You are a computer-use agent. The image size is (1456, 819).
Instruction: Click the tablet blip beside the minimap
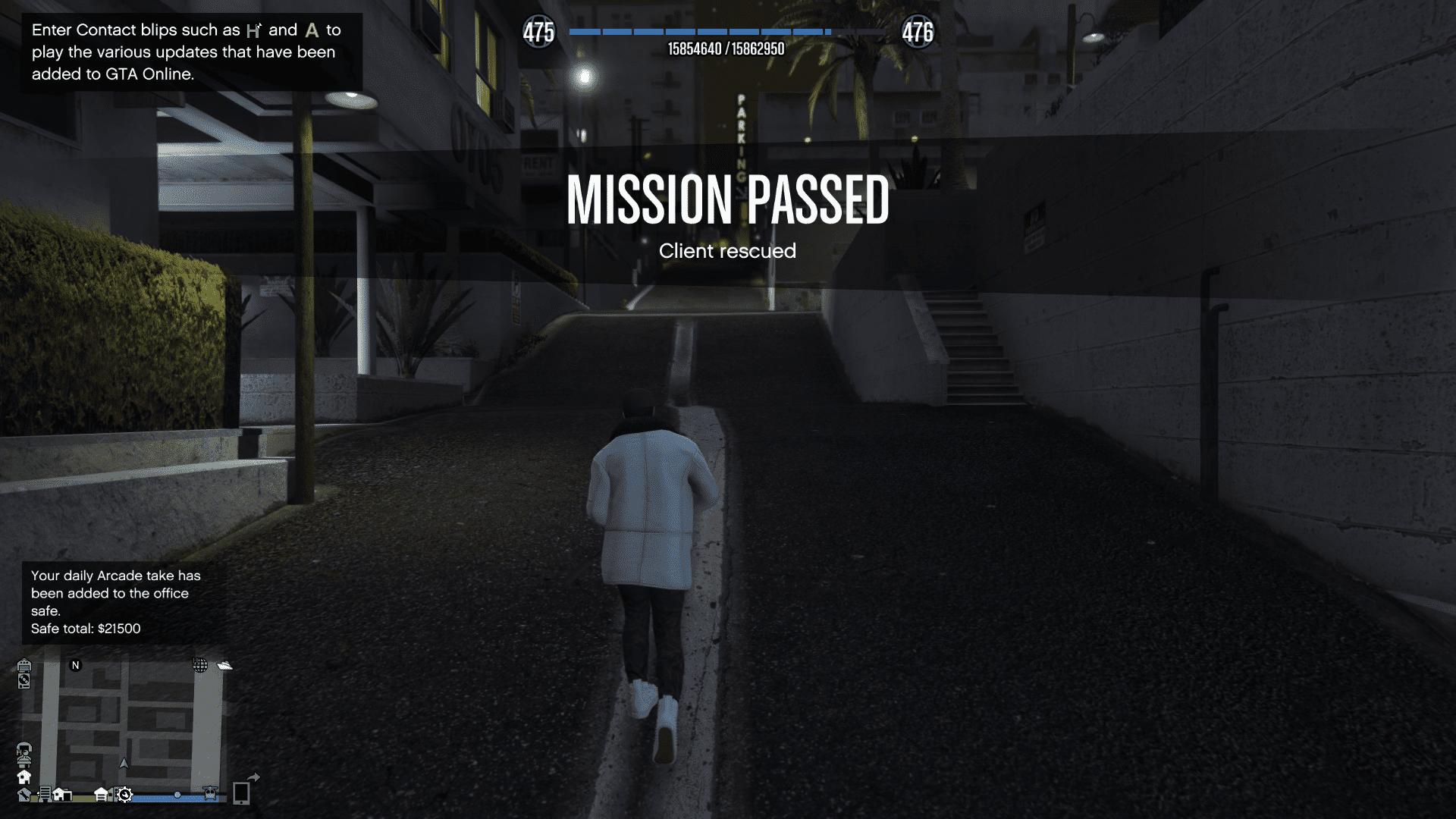tap(242, 794)
